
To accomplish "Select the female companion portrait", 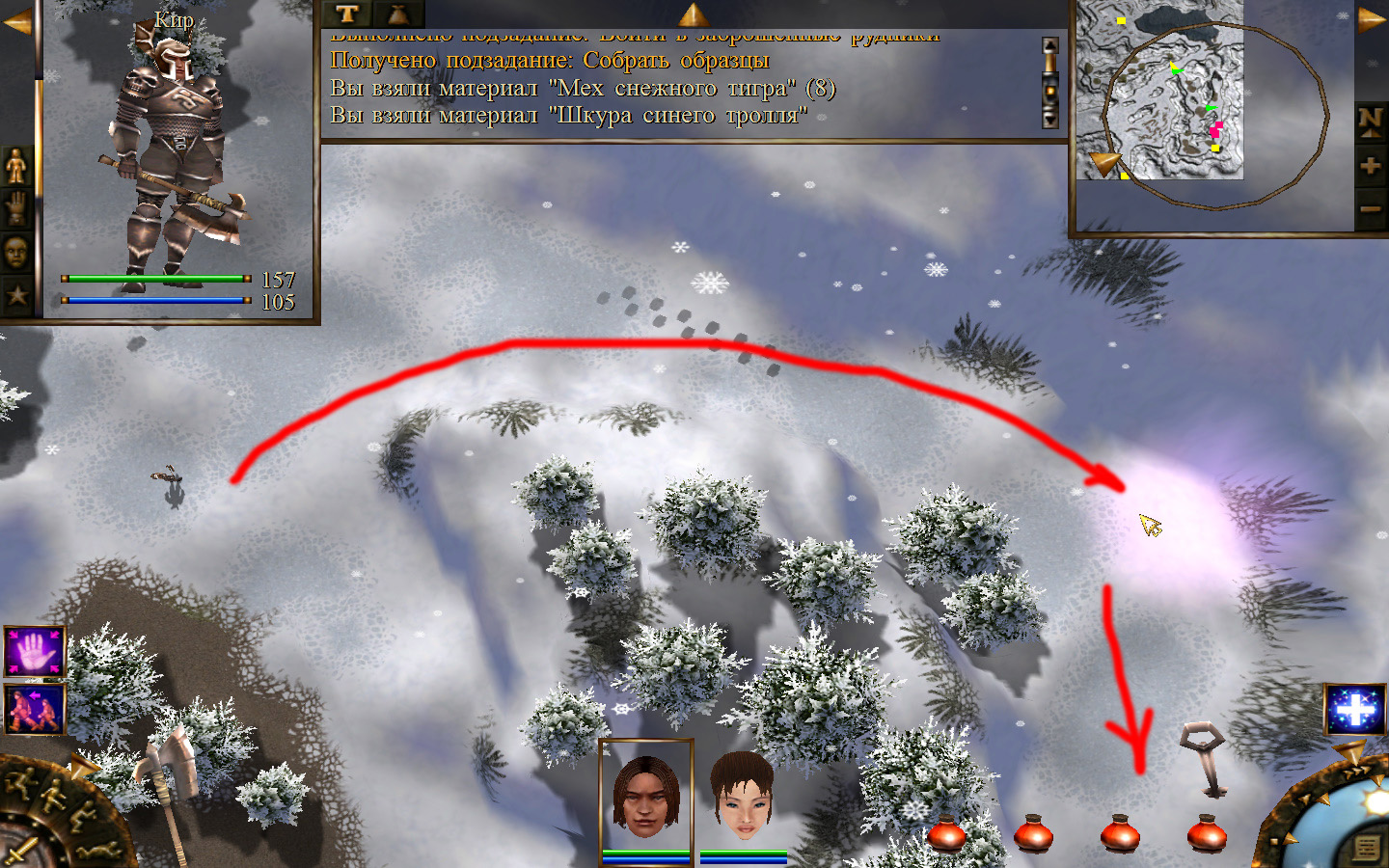I will [743, 796].
